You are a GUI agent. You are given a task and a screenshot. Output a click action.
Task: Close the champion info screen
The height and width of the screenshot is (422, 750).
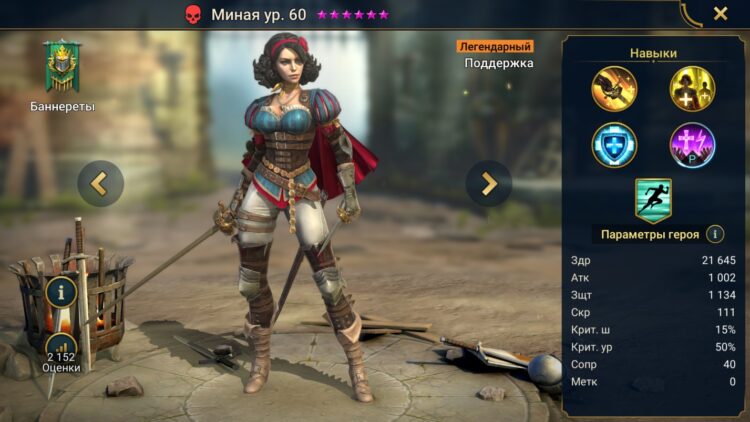pos(720,14)
